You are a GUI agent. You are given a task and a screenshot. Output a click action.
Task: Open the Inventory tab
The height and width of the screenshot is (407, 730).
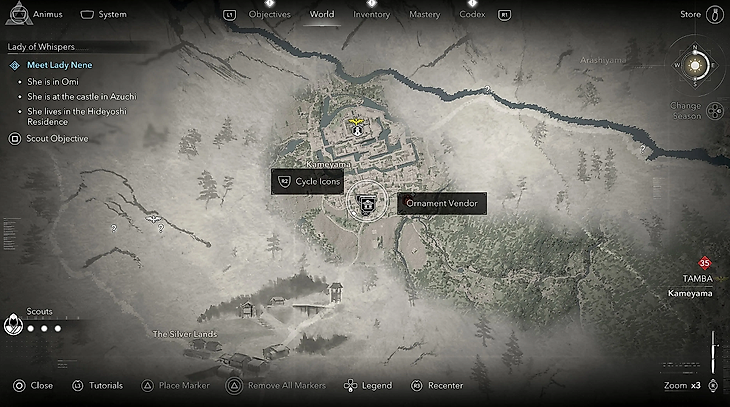pyautogui.click(x=372, y=15)
